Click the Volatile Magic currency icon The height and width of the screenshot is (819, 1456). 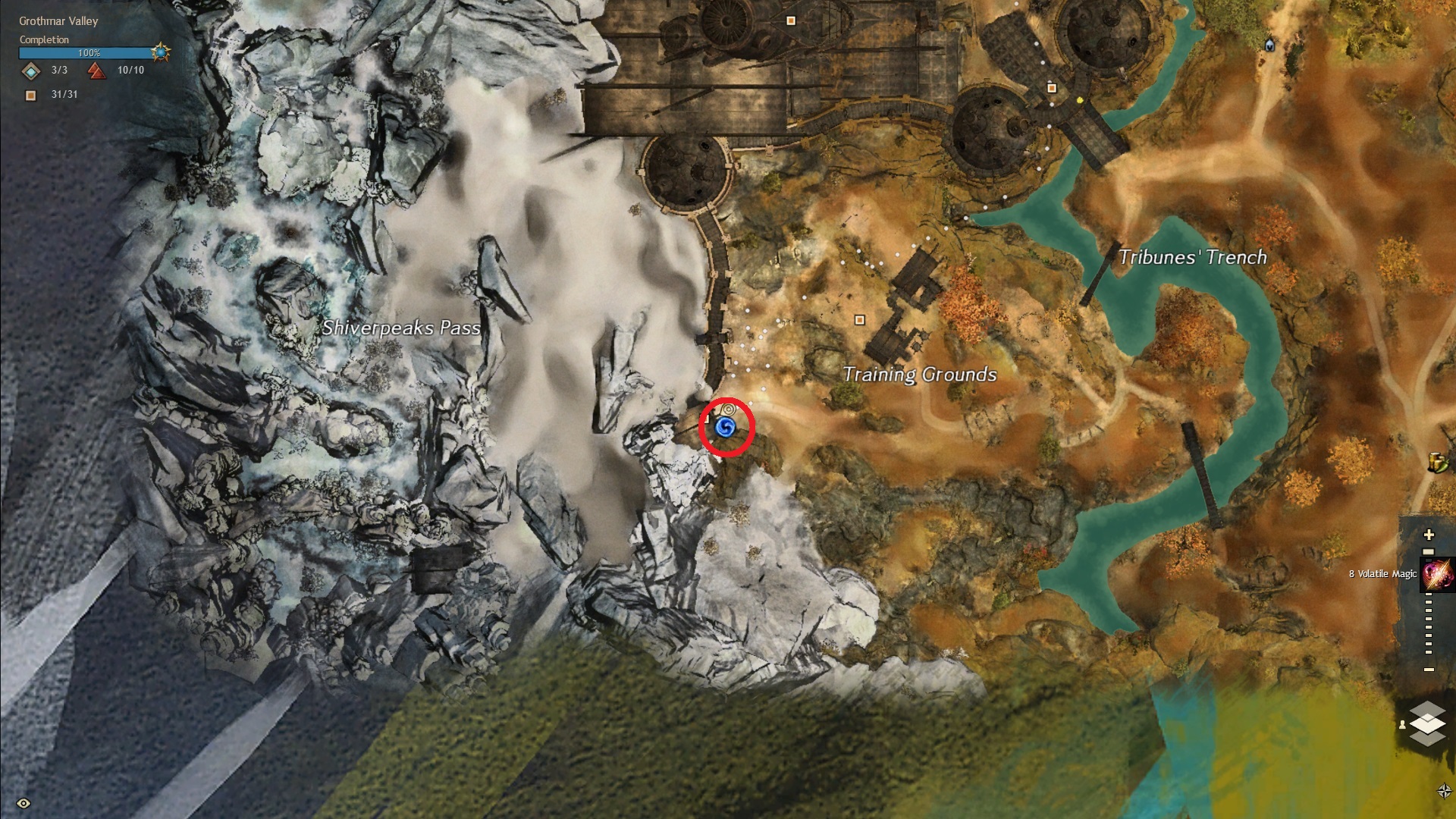[x=1438, y=574]
